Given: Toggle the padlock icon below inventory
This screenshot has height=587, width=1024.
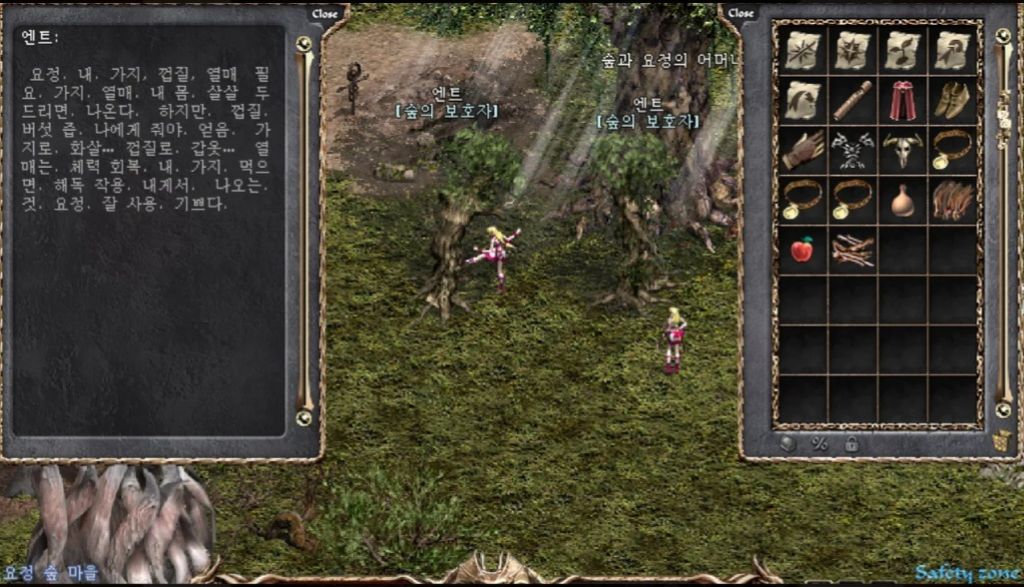Looking at the screenshot, I should coord(852,444).
